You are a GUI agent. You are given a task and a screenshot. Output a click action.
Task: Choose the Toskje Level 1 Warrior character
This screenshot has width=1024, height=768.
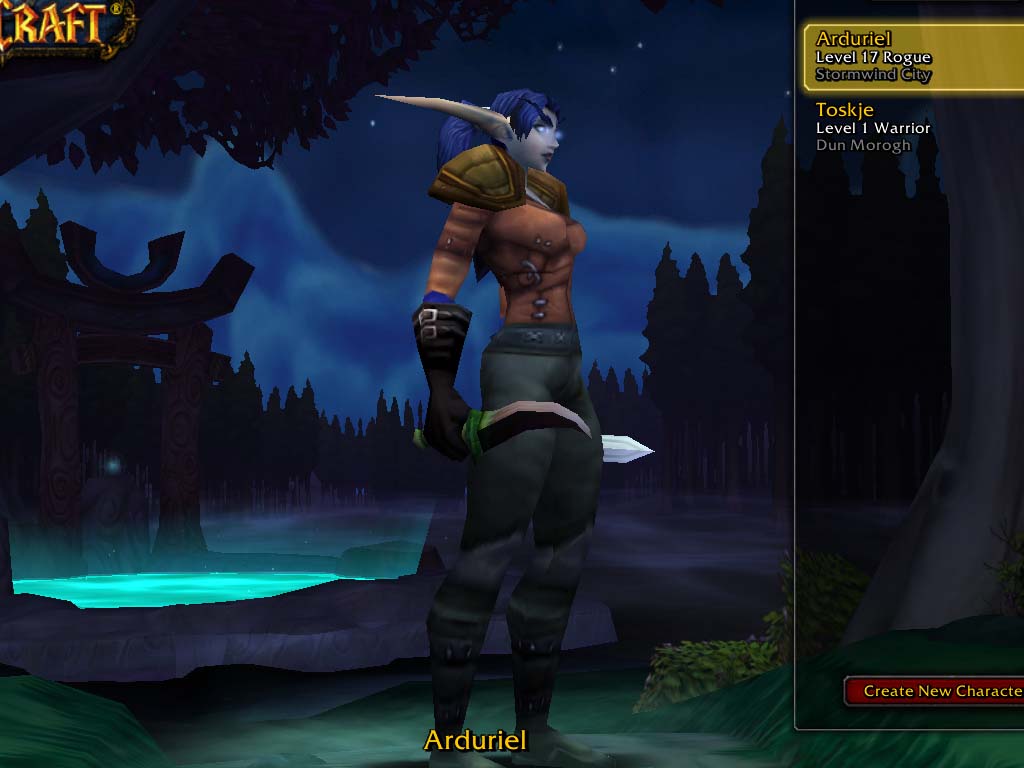click(910, 127)
